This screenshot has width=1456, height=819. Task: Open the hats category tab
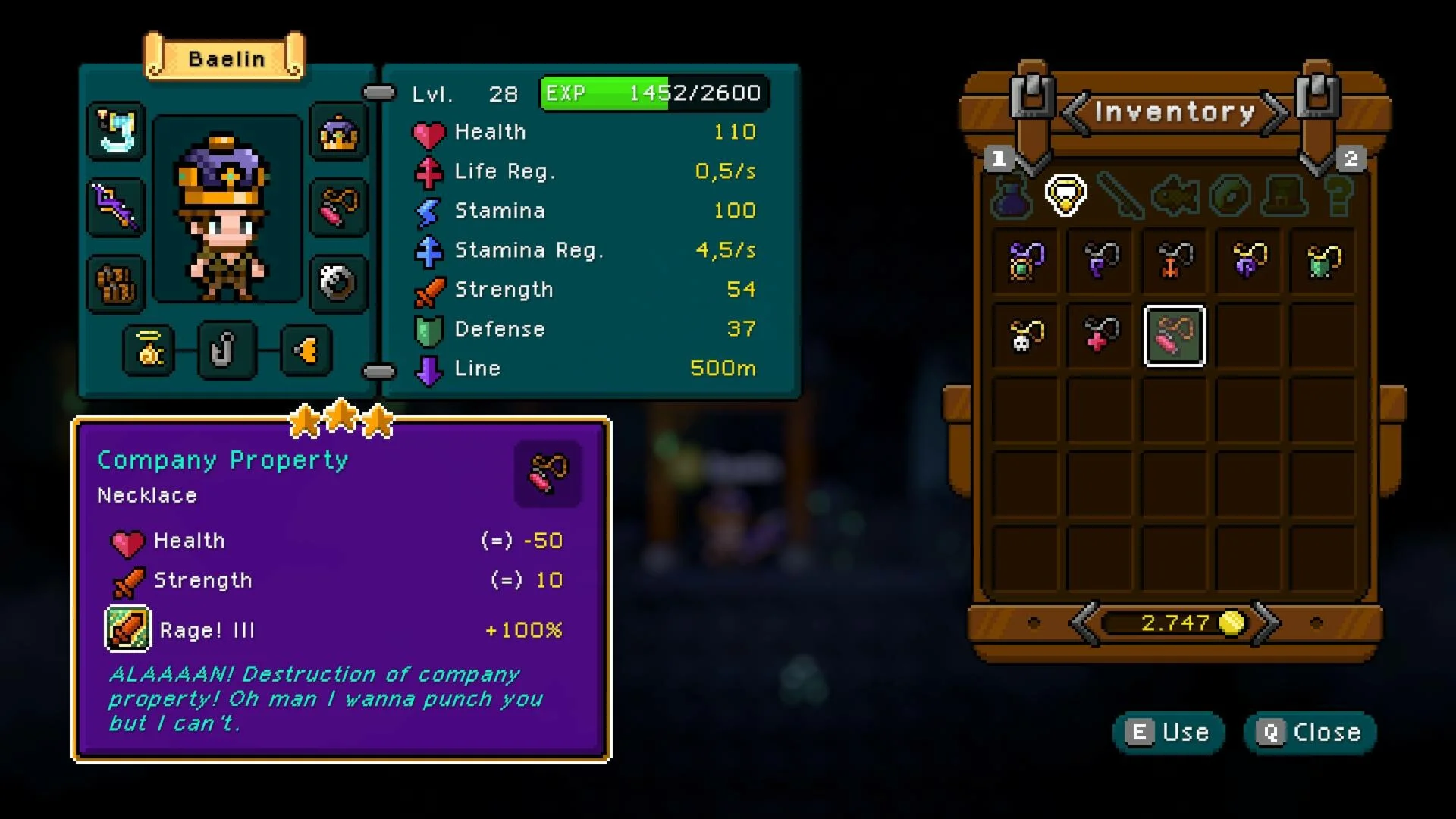pyautogui.click(x=1284, y=196)
